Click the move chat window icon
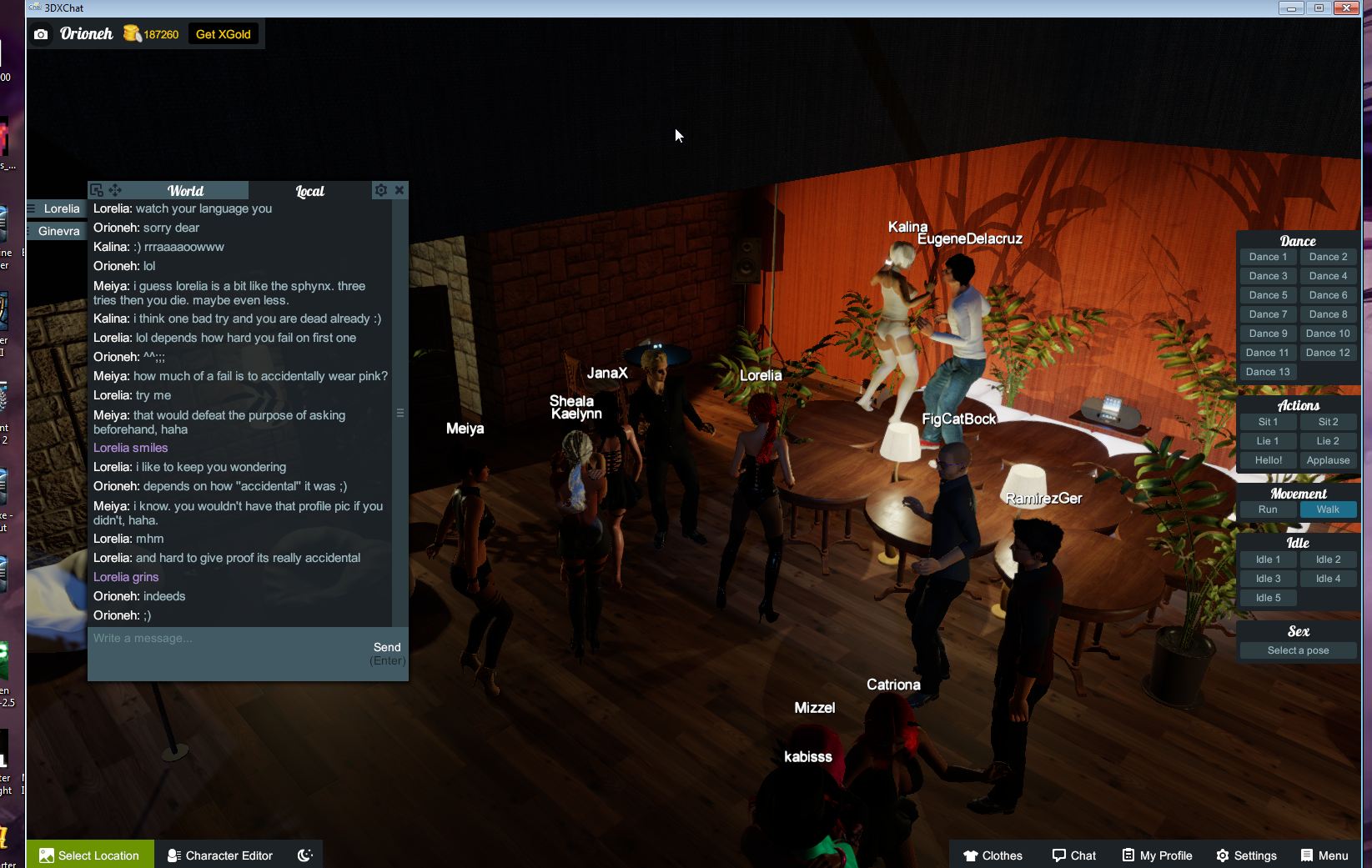Screen dimensions: 1372x868 [117, 190]
